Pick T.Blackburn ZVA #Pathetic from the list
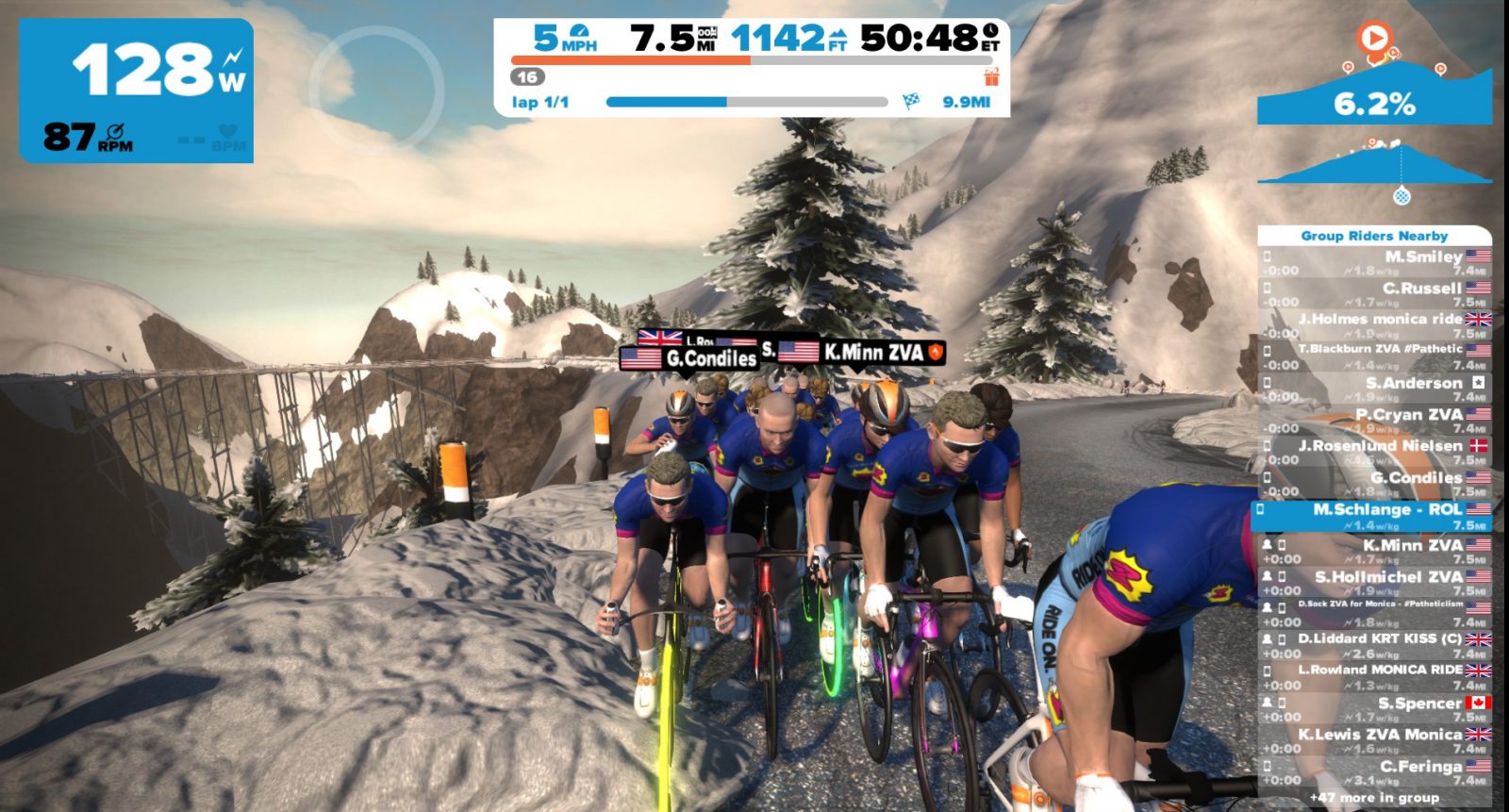The height and width of the screenshot is (812, 1509). tap(1374, 356)
